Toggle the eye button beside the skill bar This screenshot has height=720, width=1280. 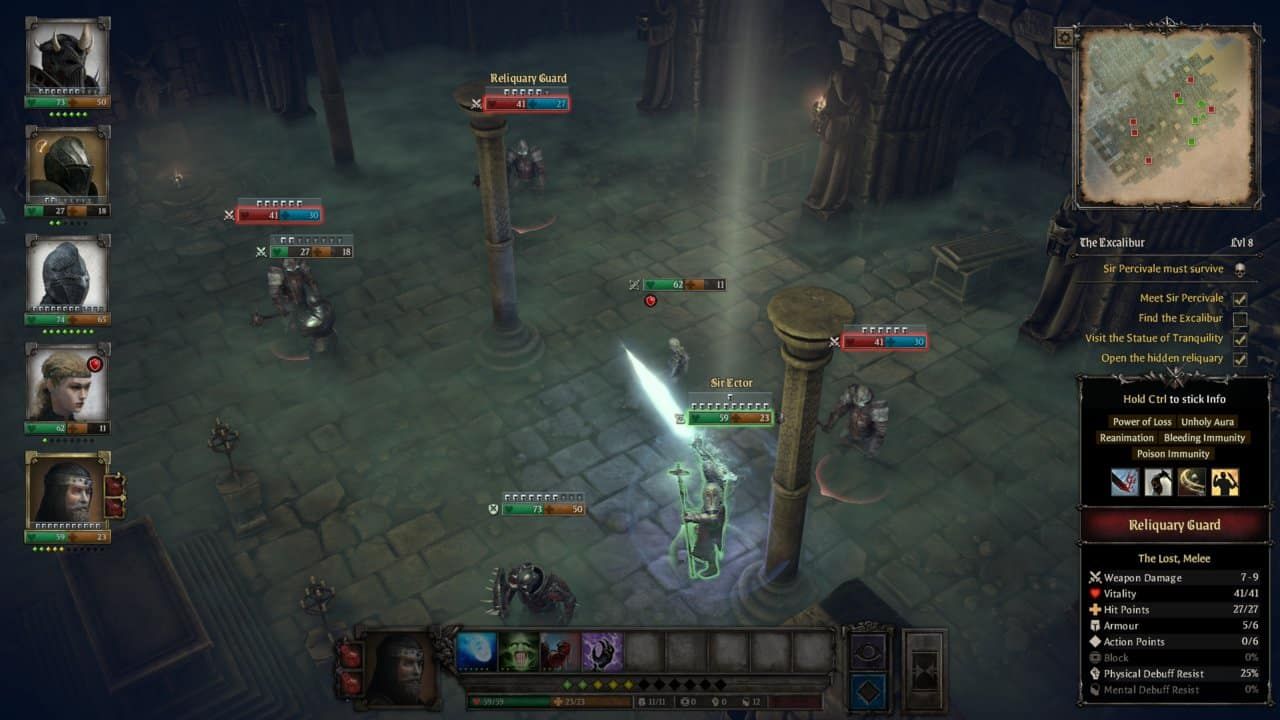[x=867, y=650]
